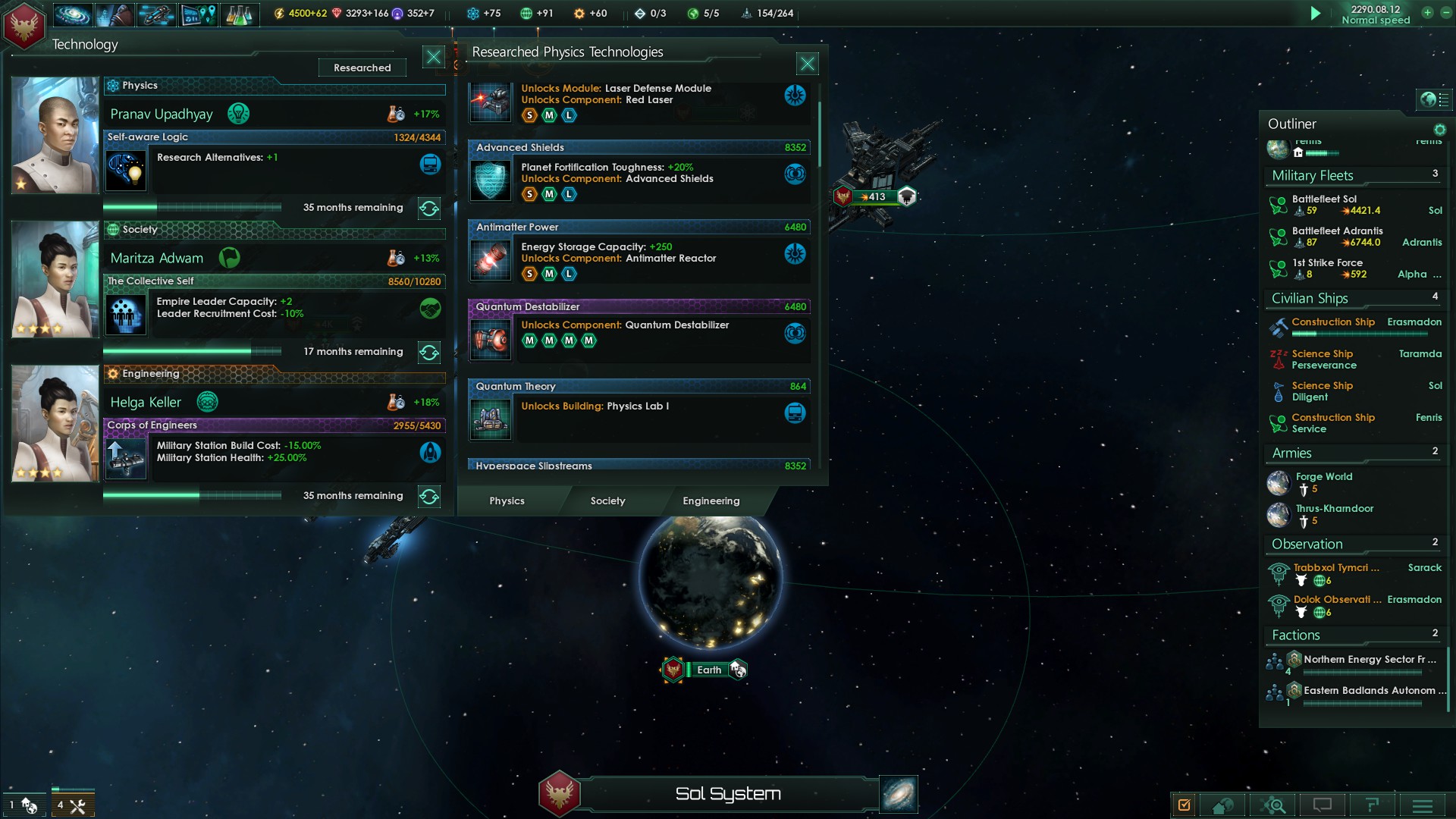Open the help question mark icon at bottom right
The image size is (1456, 819).
1371,805
